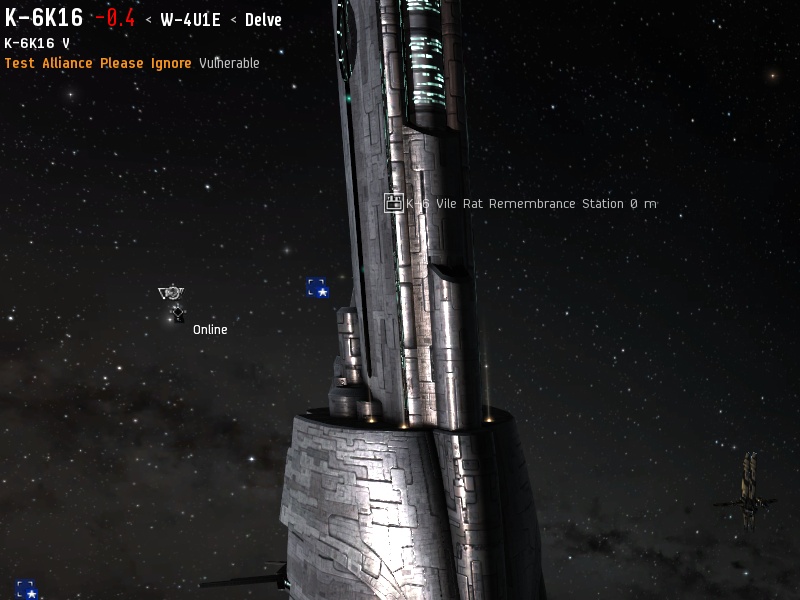Select the Vile Rat Remembrance Station bracket icon
This screenshot has width=800, height=600.
393,203
